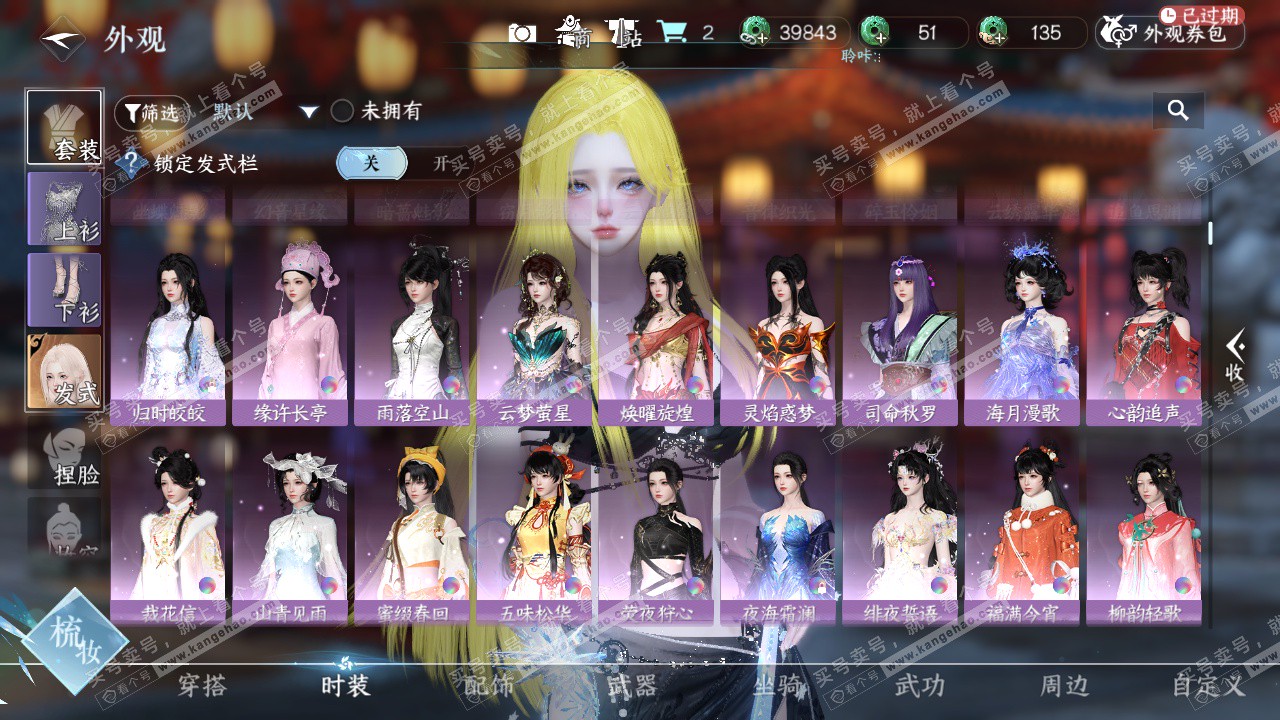The width and height of the screenshot is (1280, 720).
Task: Open the 下衫 bottoms category
Action: [x=64, y=290]
